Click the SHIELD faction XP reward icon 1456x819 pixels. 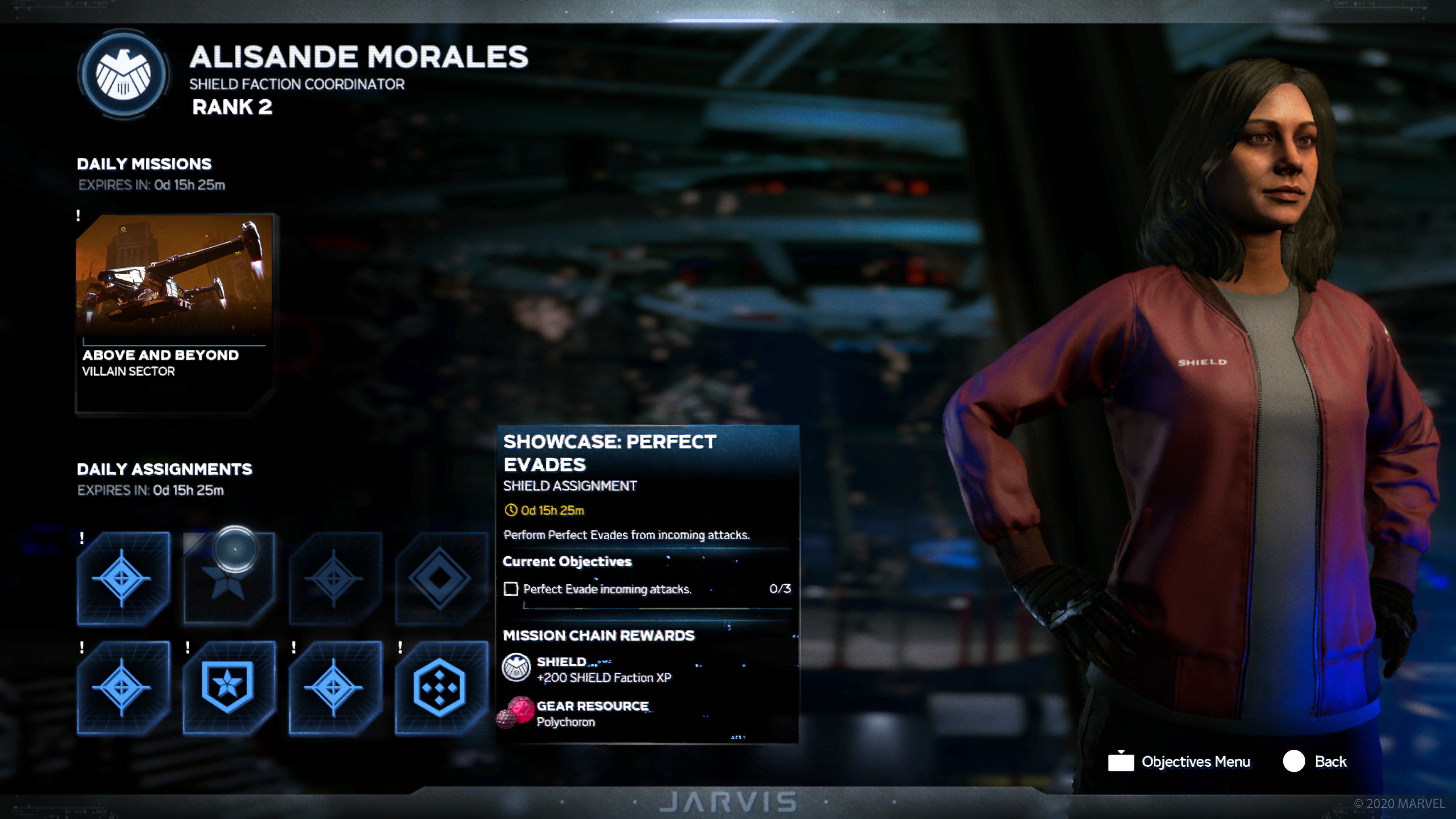point(518,667)
